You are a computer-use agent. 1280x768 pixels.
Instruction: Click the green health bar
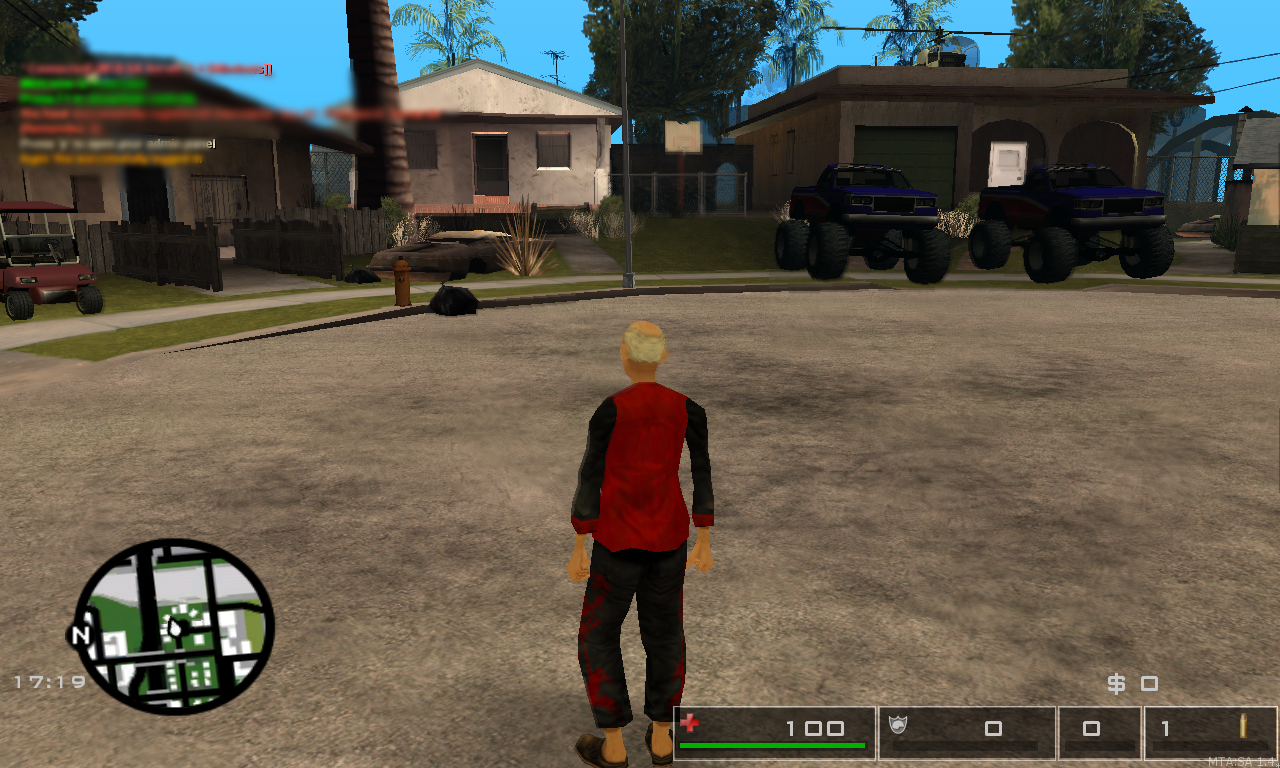tap(770, 745)
